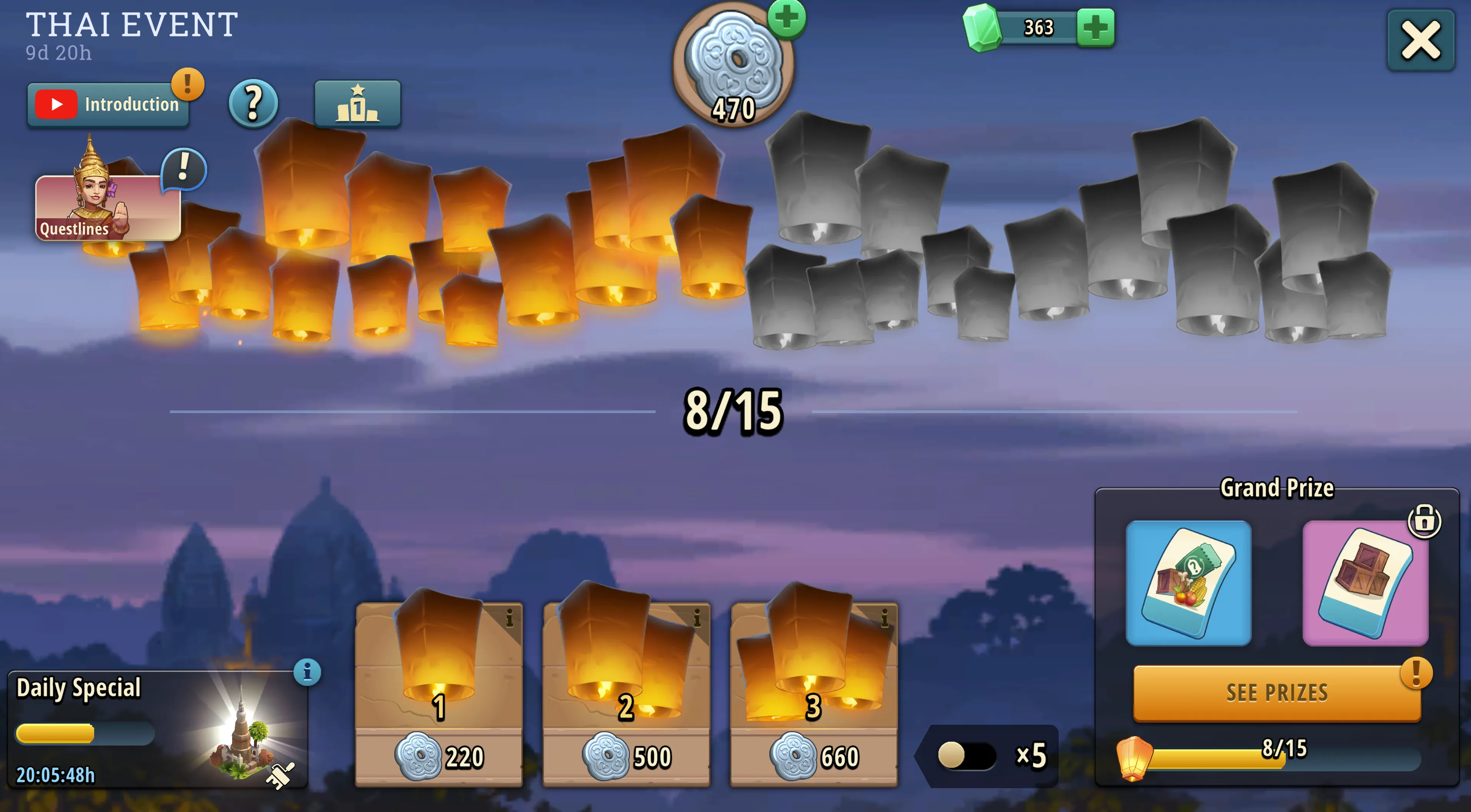Image resolution: width=1471 pixels, height=812 pixels.
Task: Add more silver event coins
Action: pyautogui.click(x=786, y=18)
